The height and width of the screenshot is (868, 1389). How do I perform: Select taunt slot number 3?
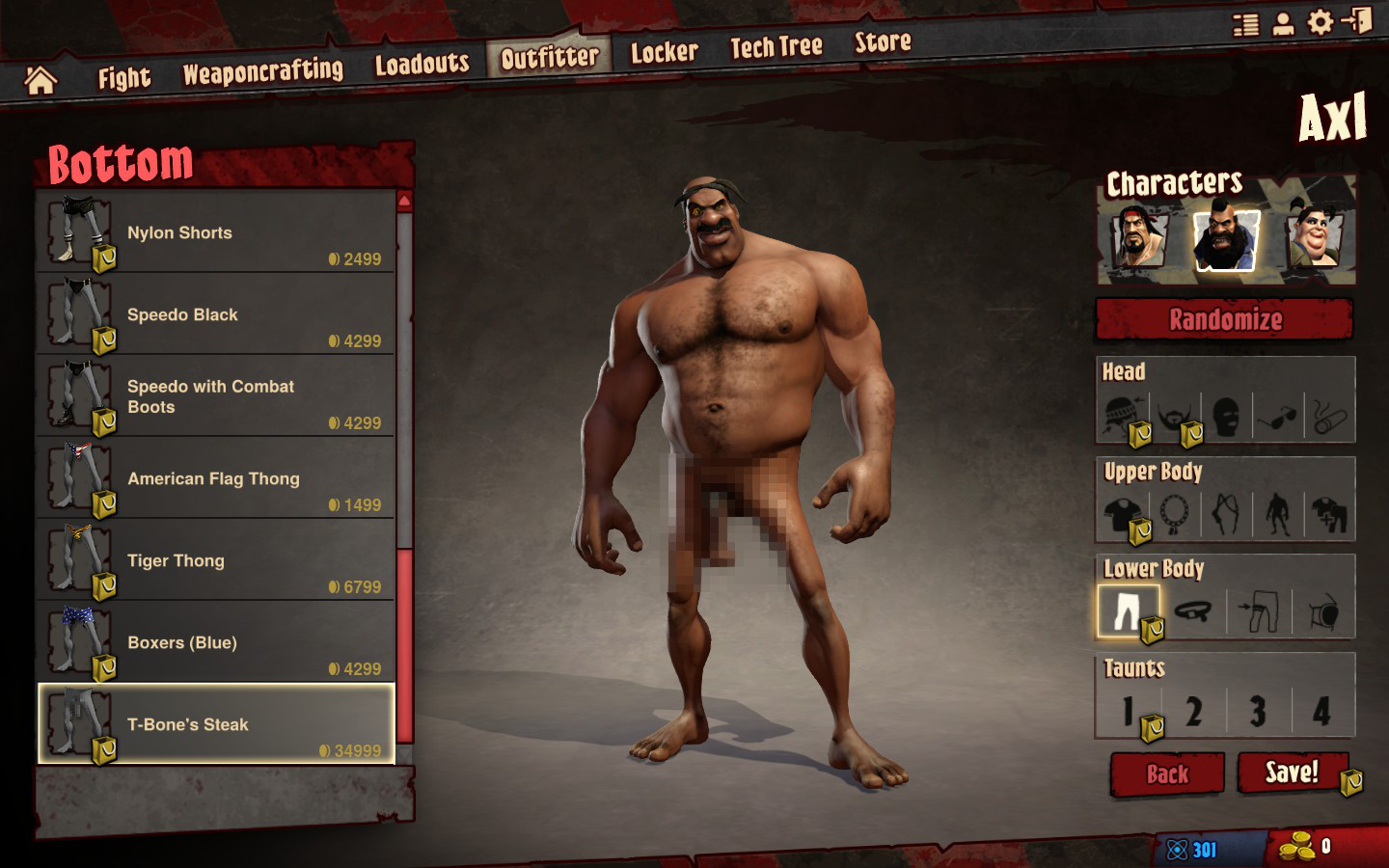tap(1258, 712)
